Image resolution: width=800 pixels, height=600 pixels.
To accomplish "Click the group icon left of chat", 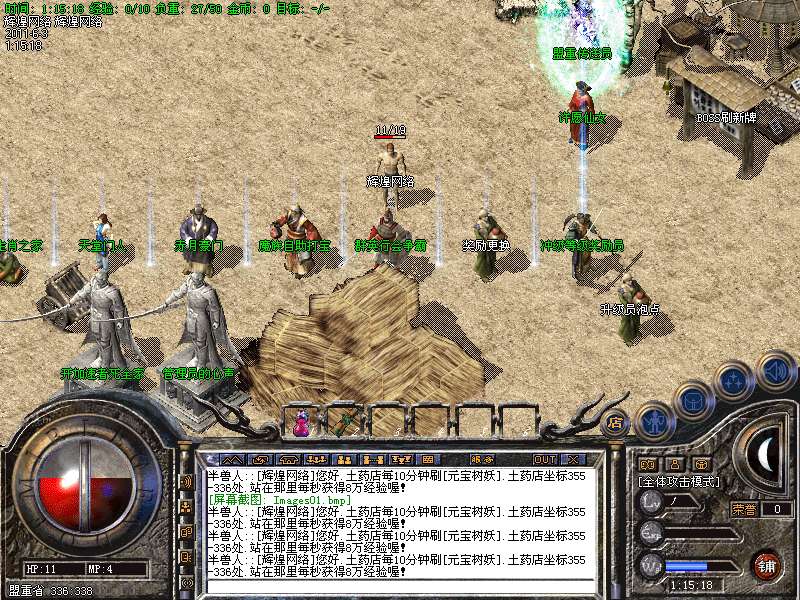I will [187, 507].
